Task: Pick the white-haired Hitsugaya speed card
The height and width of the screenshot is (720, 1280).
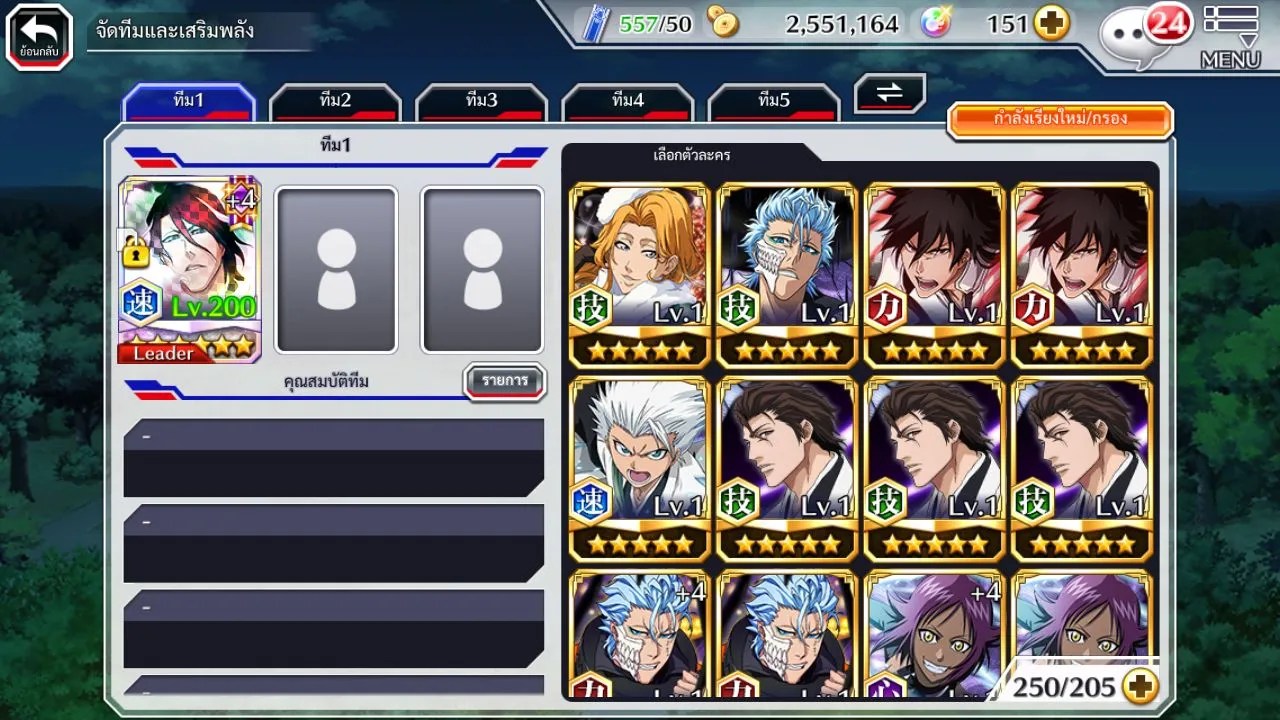Action: pyautogui.click(x=640, y=468)
